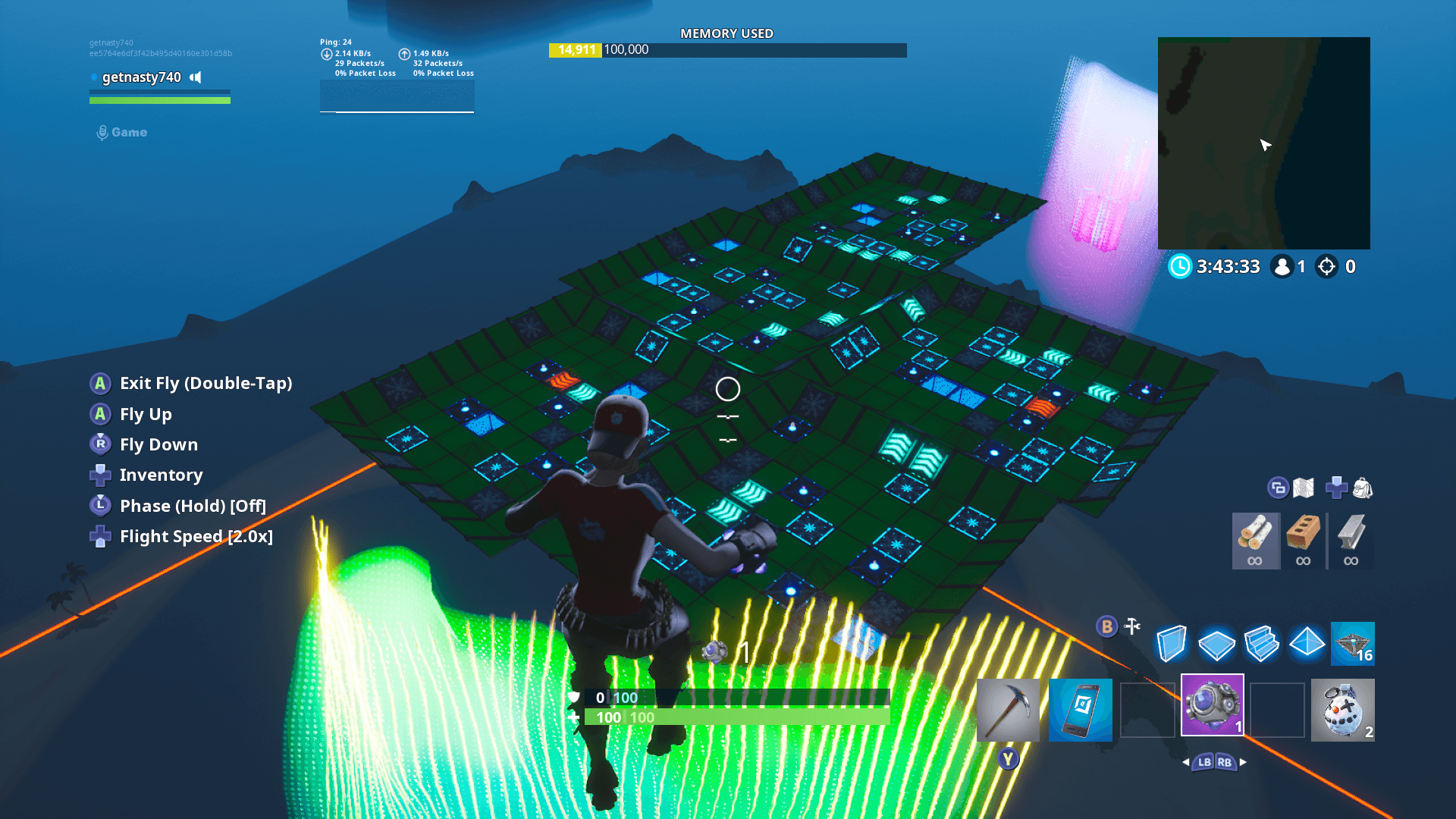
Task: Switch hotbar tab using RB
Action: [x=1225, y=763]
